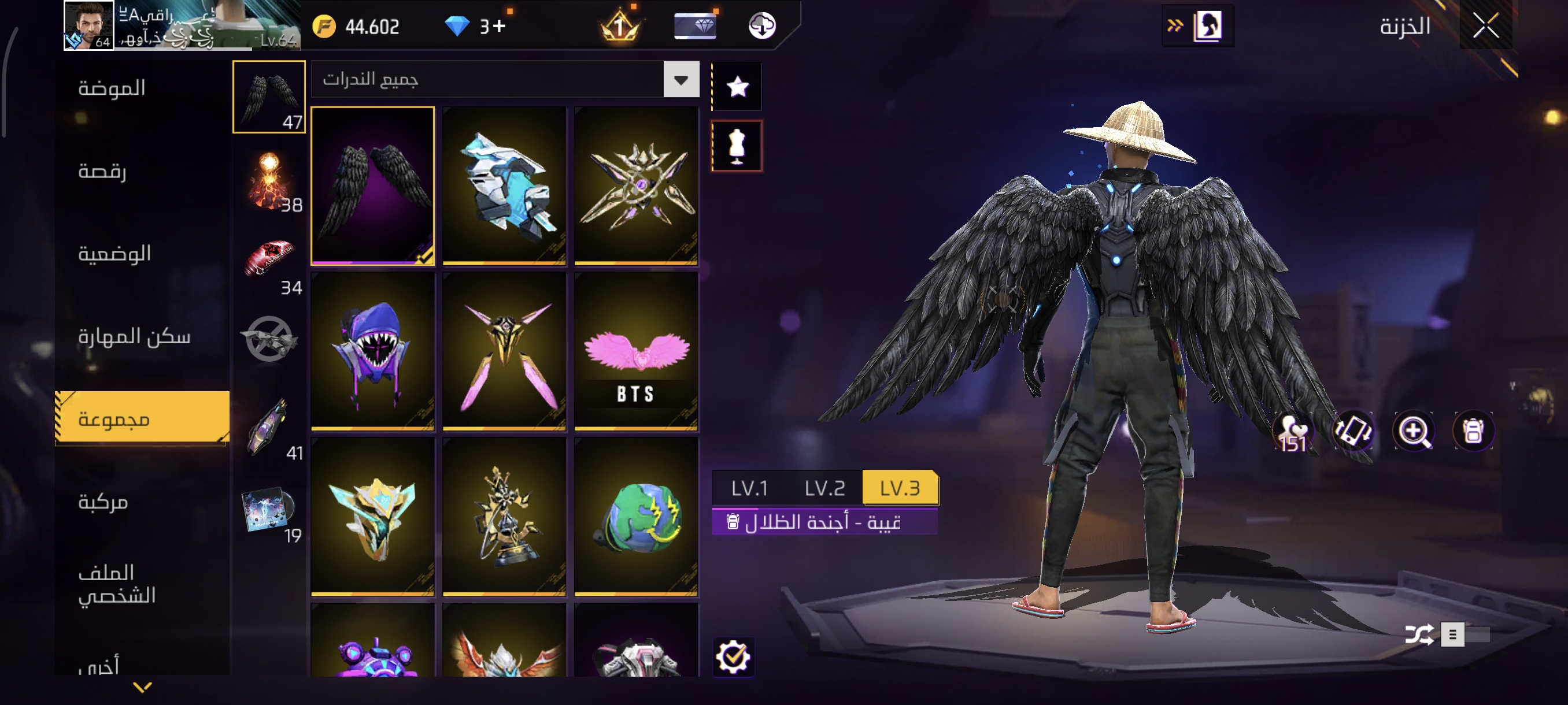Expand the جميع الندرات rarity dropdown
The height and width of the screenshot is (705, 1568).
tap(681, 80)
